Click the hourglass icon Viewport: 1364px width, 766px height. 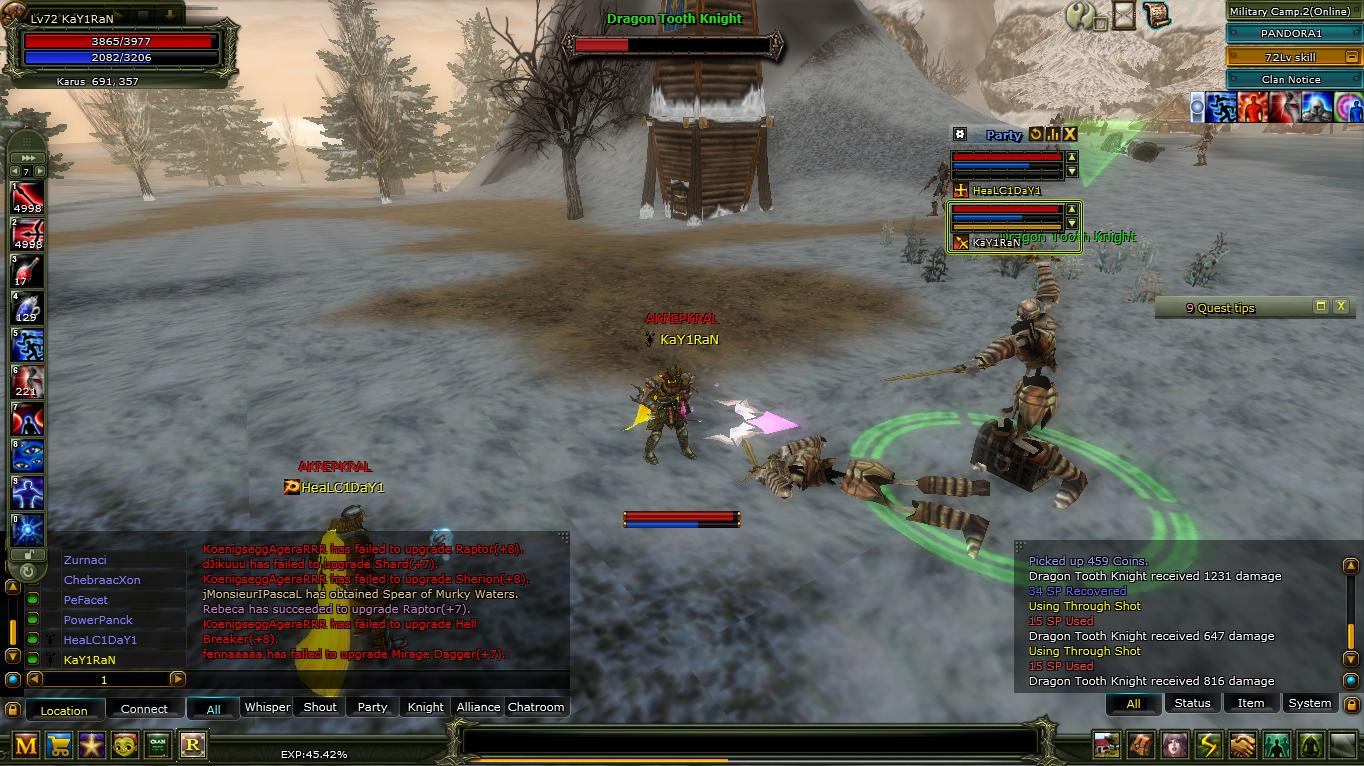click(1124, 16)
